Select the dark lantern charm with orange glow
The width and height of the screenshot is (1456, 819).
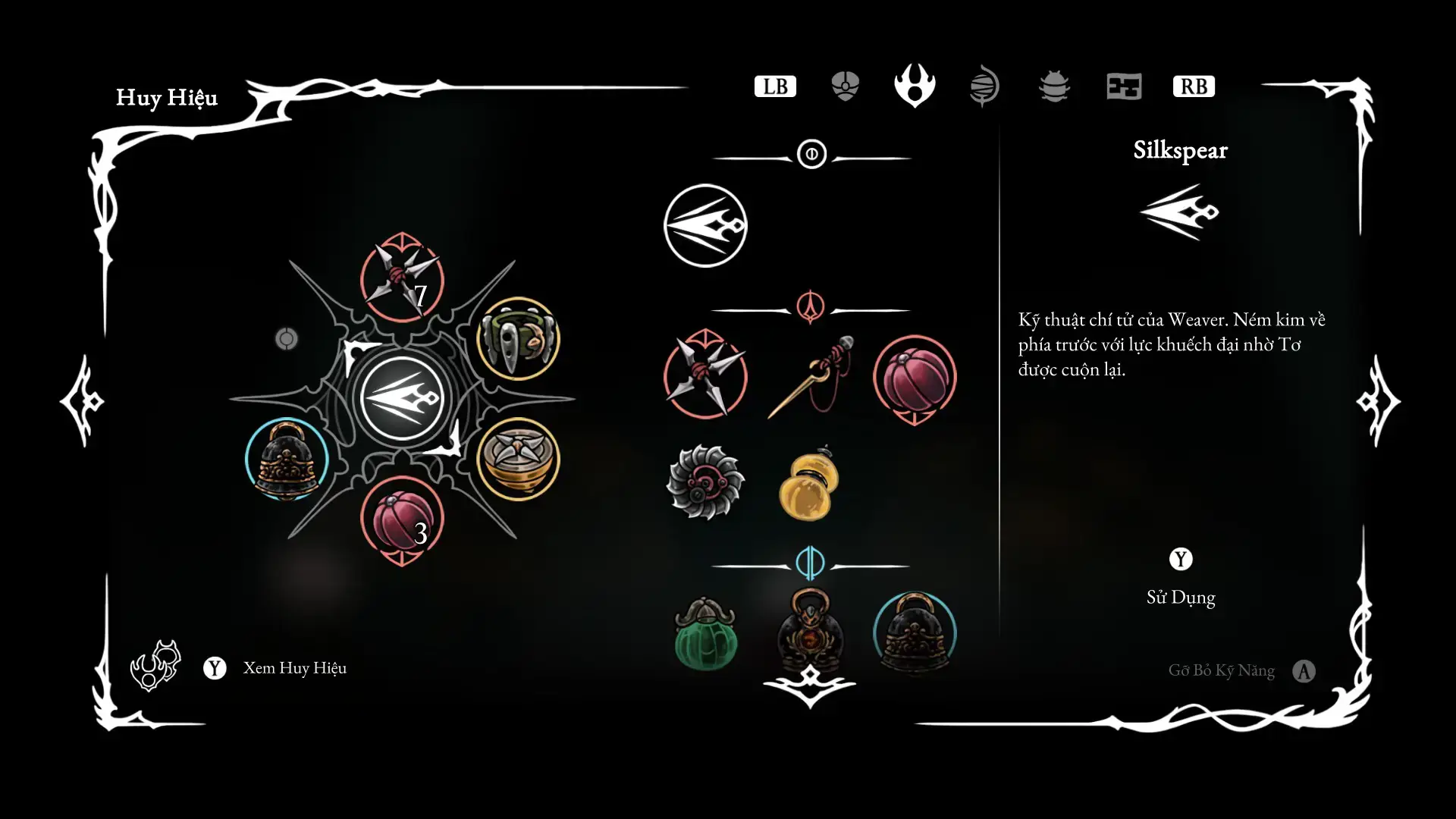tap(810, 631)
